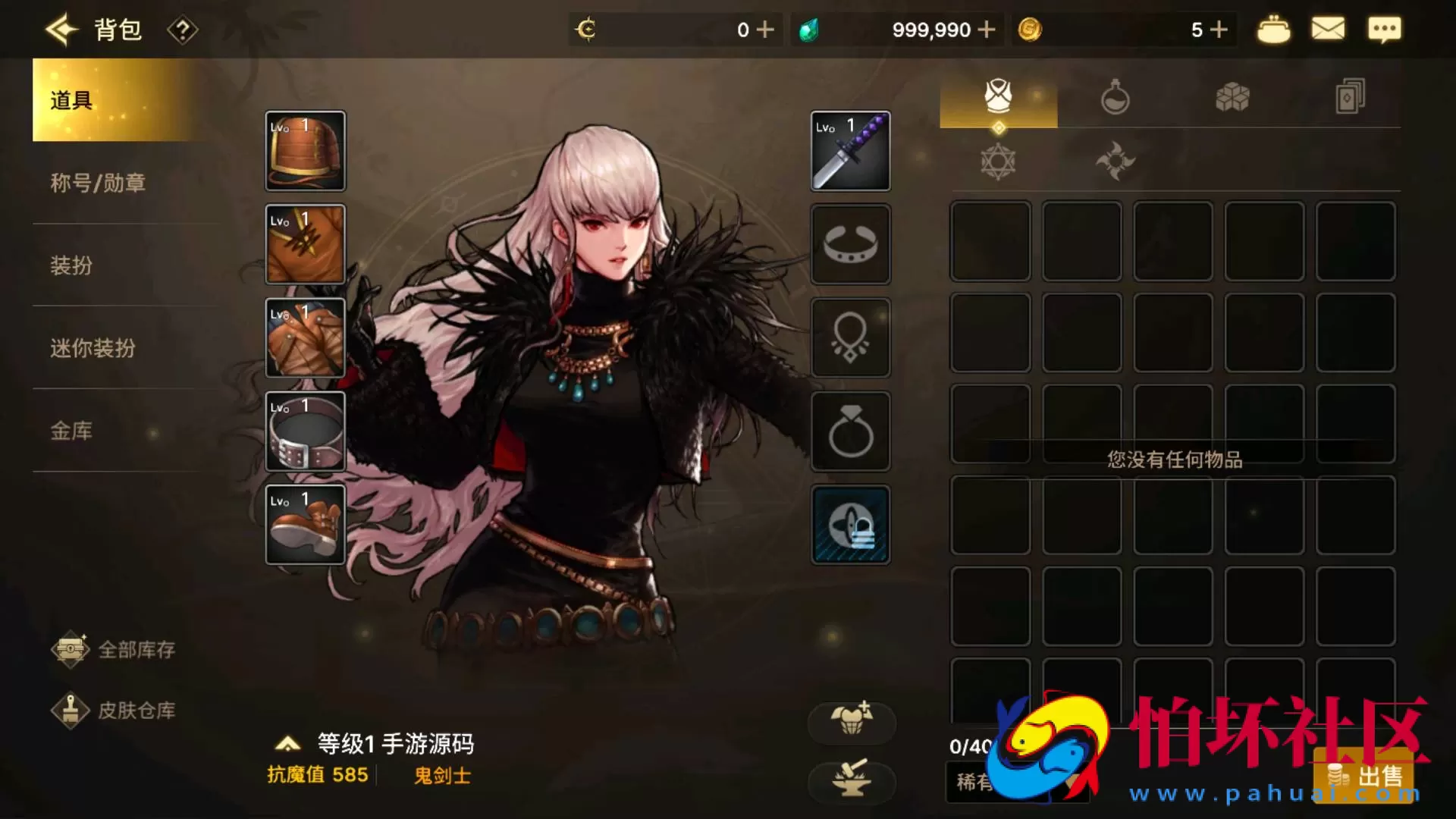Select the equipped katana weapon slot
The height and width of the screenshot is (819, 1456).
click(x=850, y=151)
